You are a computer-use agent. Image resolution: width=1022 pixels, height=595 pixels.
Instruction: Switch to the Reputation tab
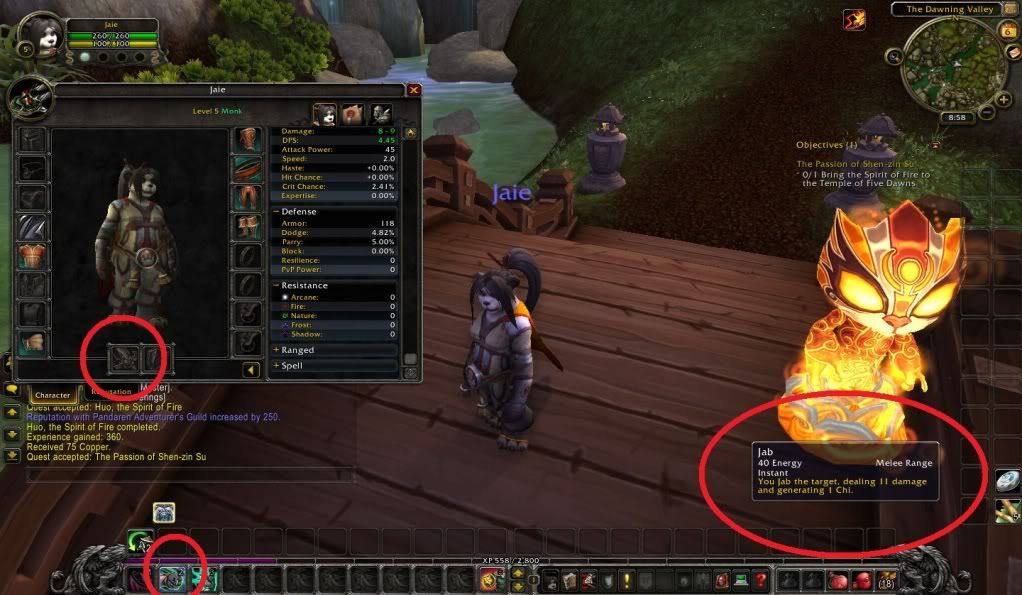(111, 393)
